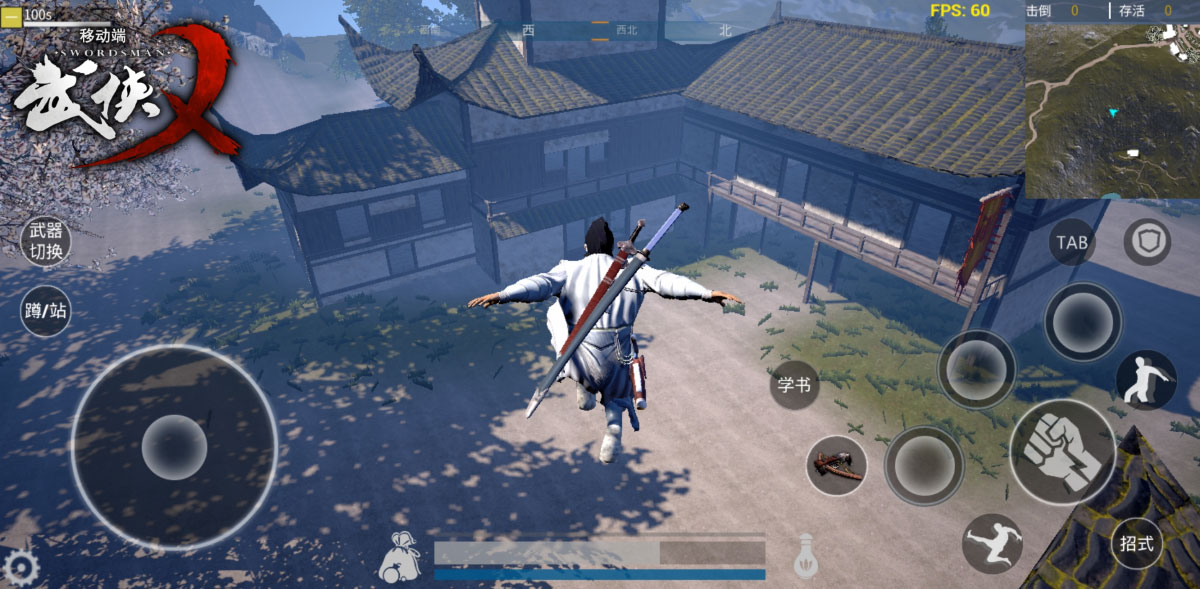Activate the shield defense button
This screenshot has height=589, width=1200.
pyautogui.click(x=1146, y=241)
